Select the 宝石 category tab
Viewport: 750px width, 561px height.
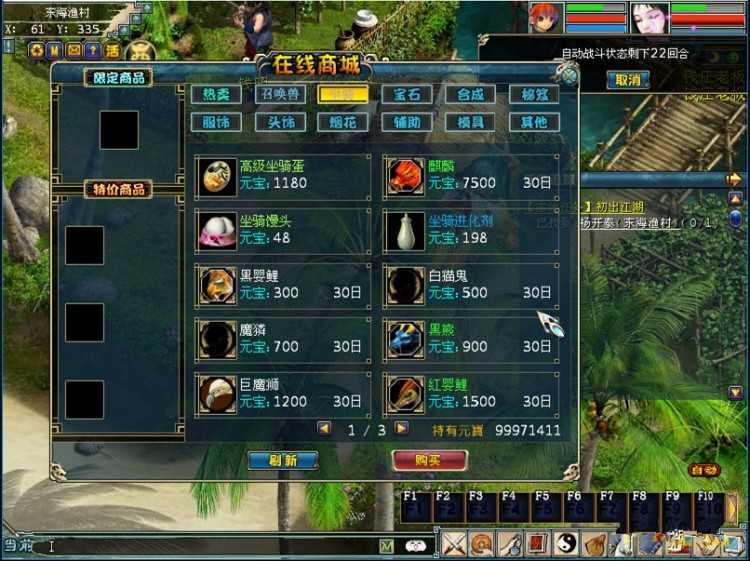(407, 94)
